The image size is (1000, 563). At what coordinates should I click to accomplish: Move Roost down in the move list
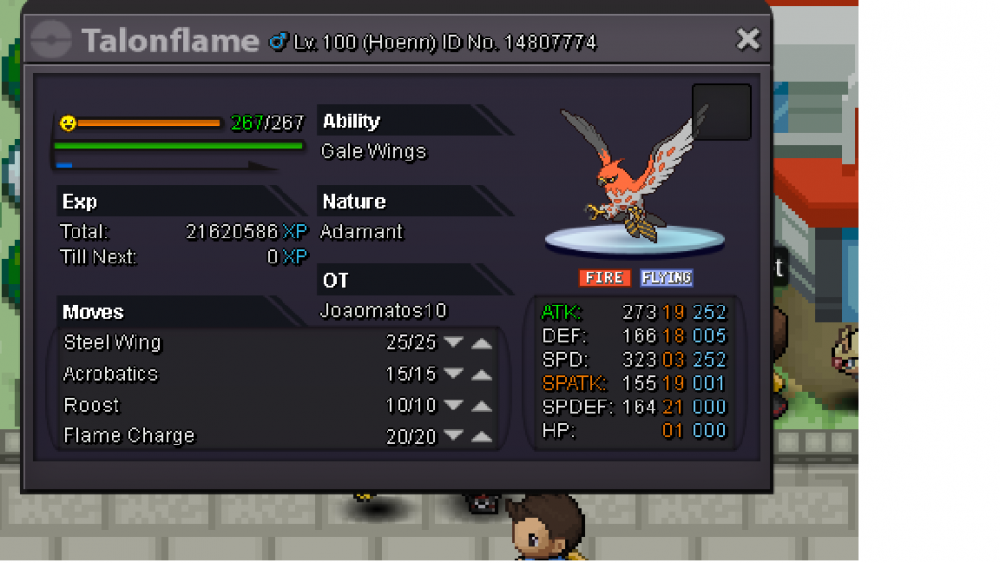point(454,406)
